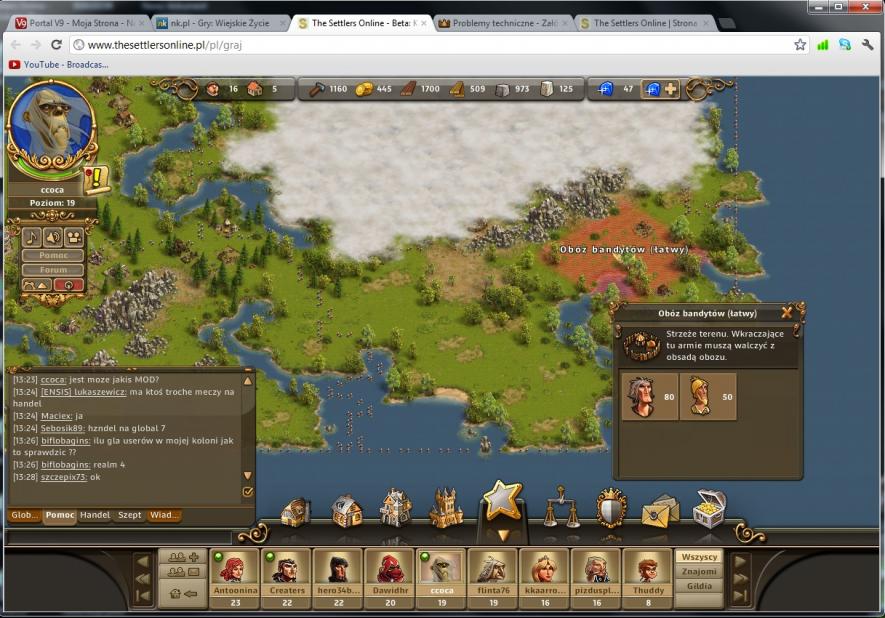Open the quest scroll with exclamation mark
885x618 pixels.
97,181
